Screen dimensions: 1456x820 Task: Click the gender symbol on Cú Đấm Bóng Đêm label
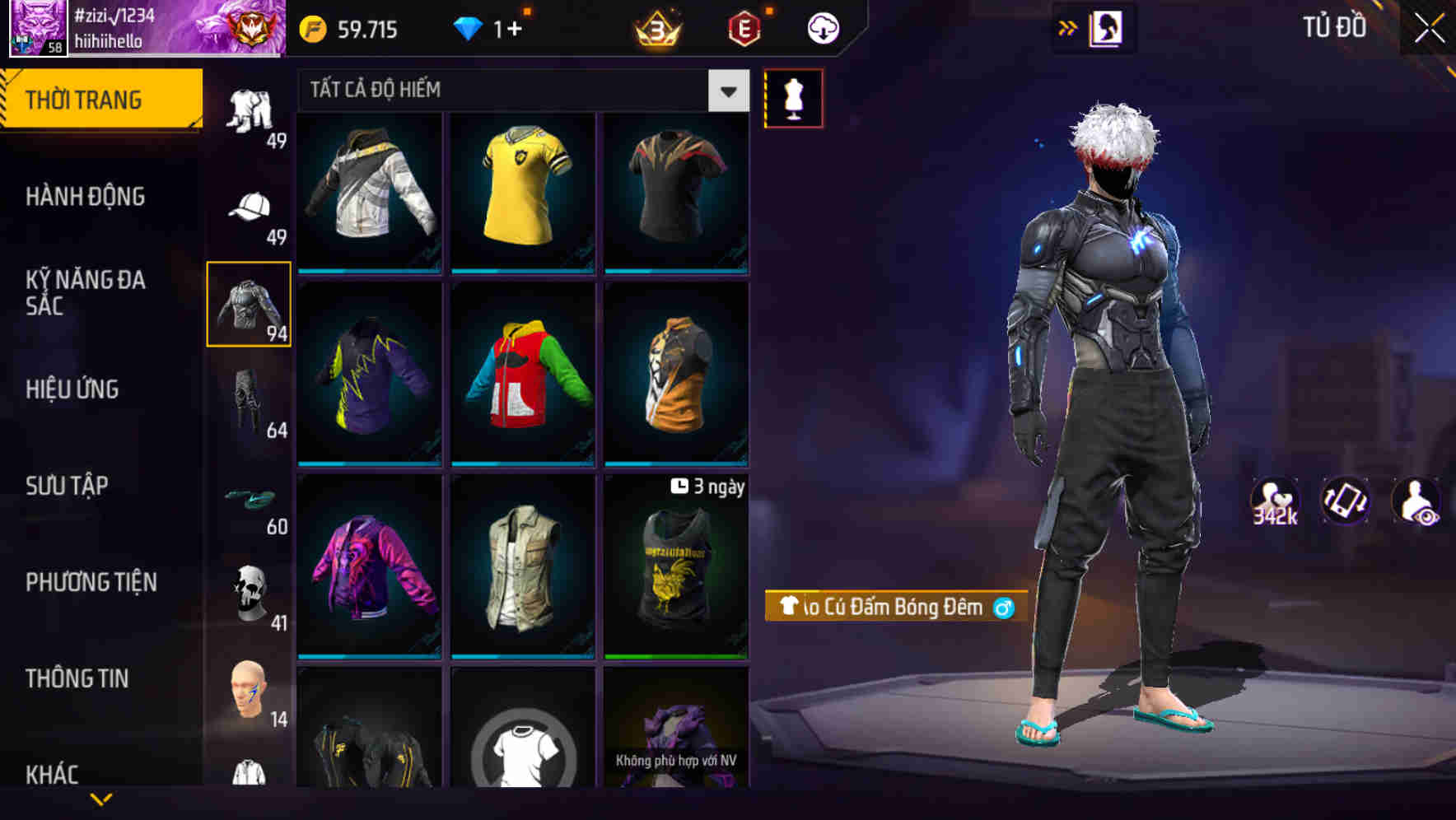[x=1004, y=608]
